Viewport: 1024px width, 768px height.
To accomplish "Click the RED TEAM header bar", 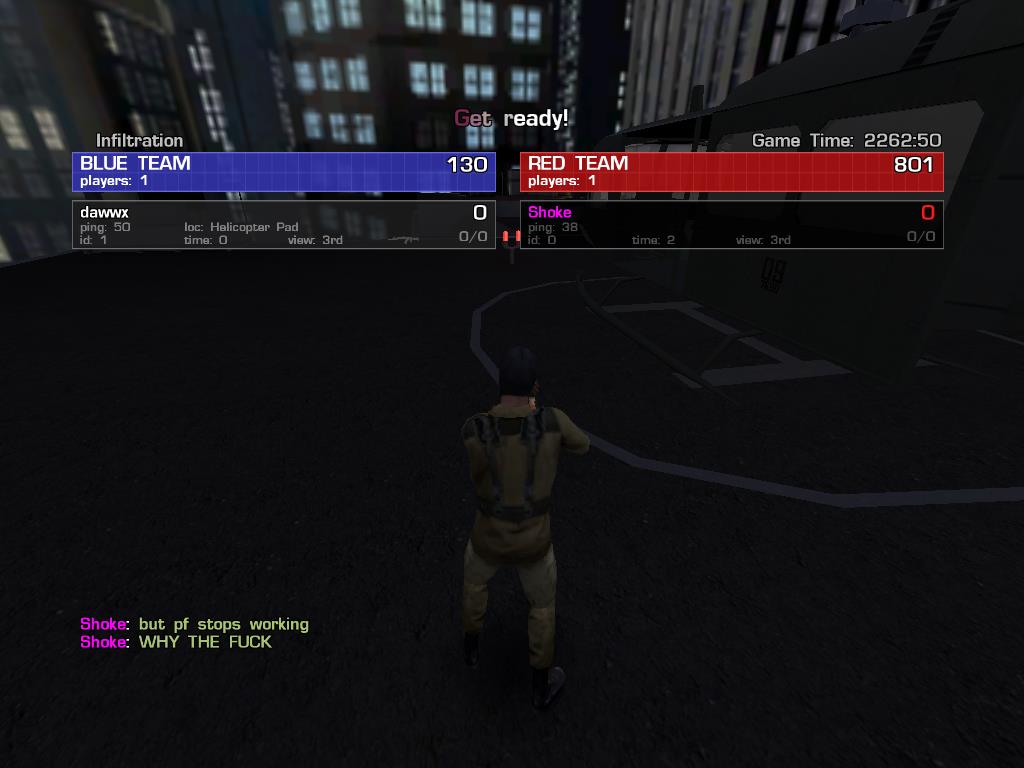I will 731,171.
